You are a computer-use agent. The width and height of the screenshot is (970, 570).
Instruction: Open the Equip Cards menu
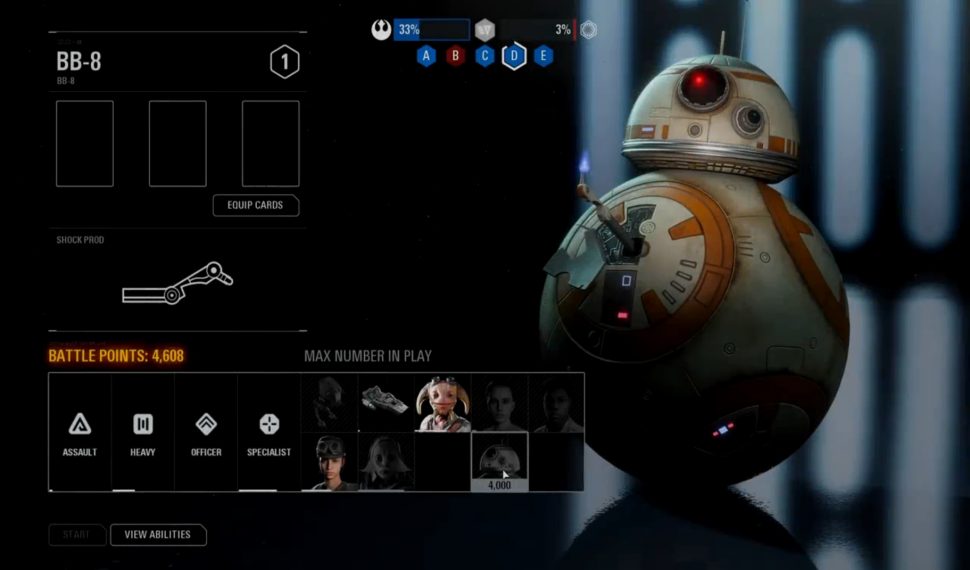point(256,205)
